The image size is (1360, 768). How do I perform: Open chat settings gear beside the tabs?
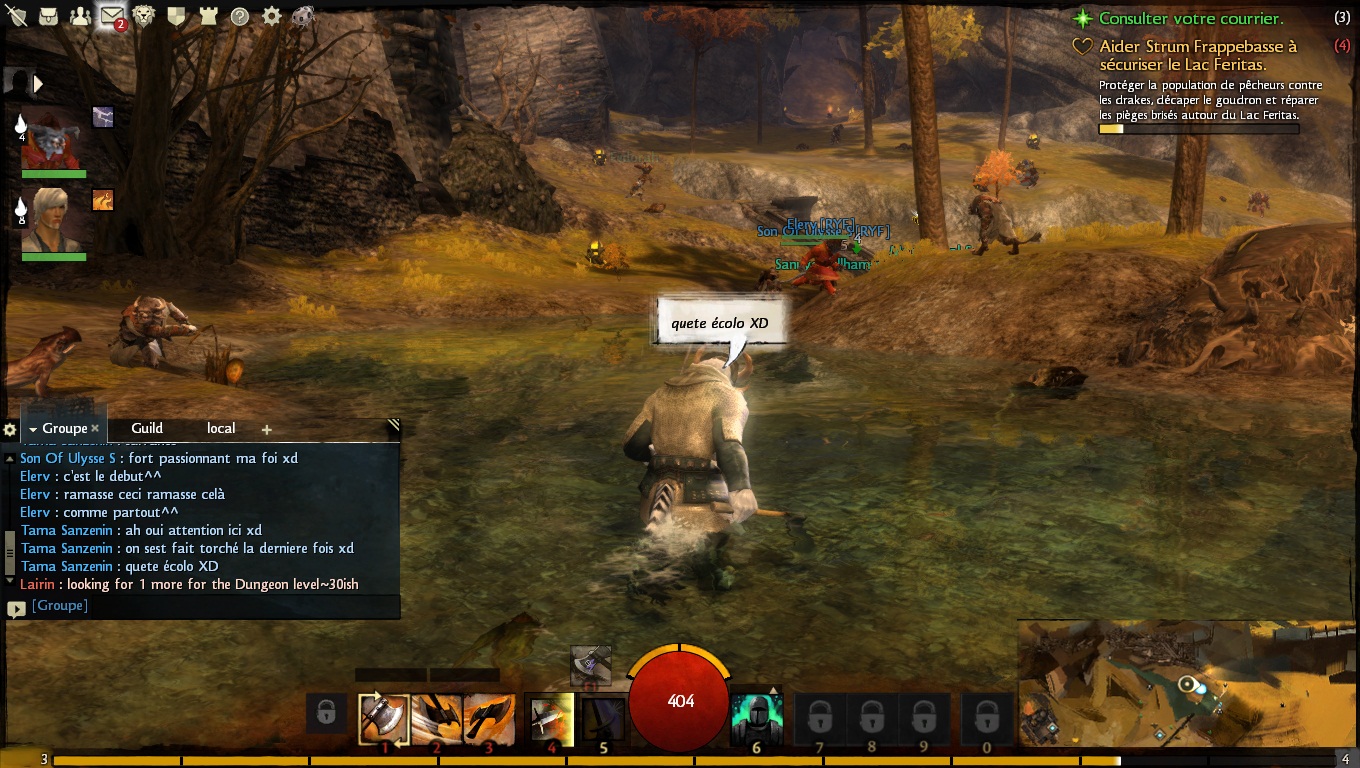[x=10, y=429]
